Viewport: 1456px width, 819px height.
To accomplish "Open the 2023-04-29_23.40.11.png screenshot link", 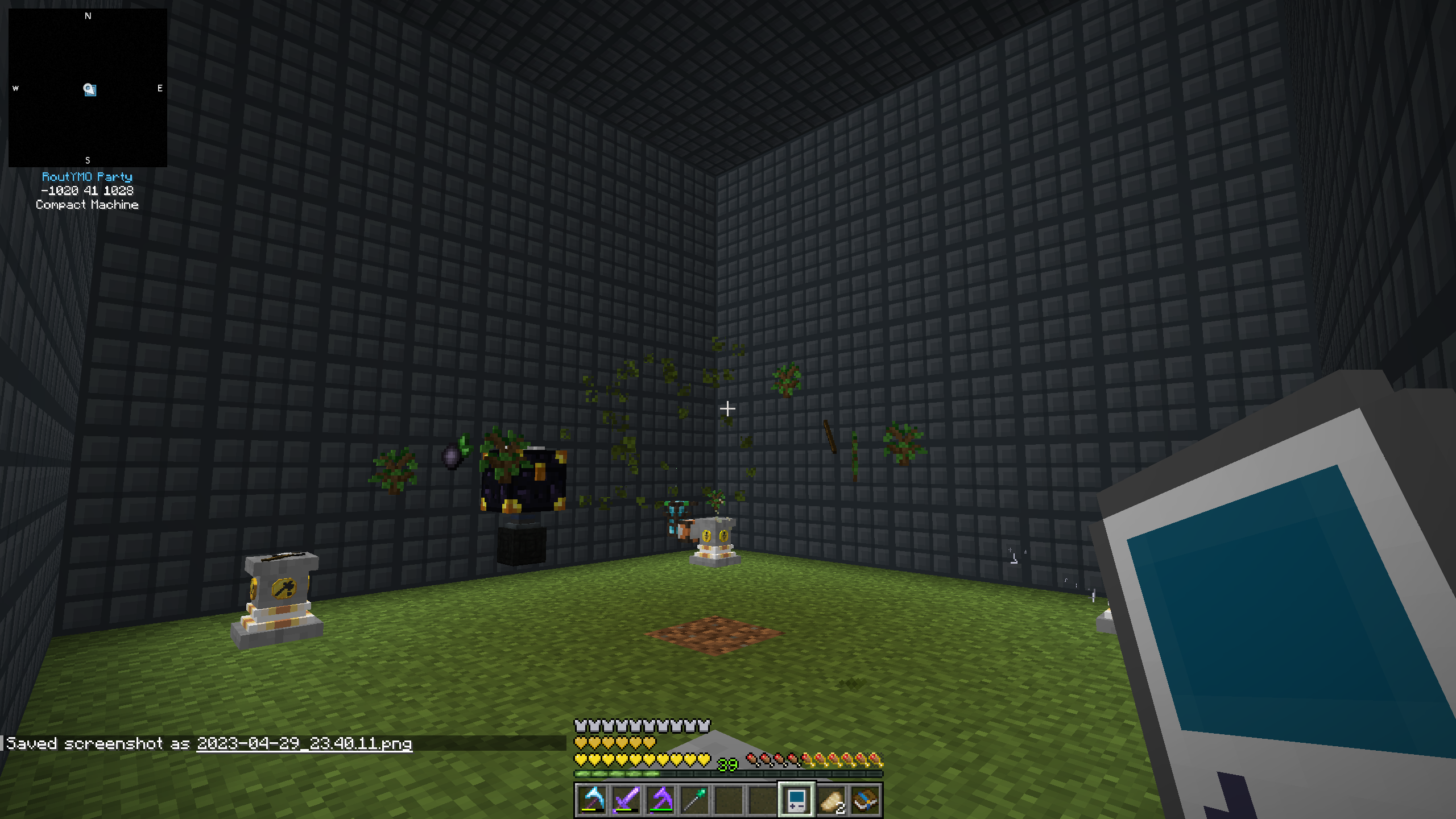I will 304,744.
